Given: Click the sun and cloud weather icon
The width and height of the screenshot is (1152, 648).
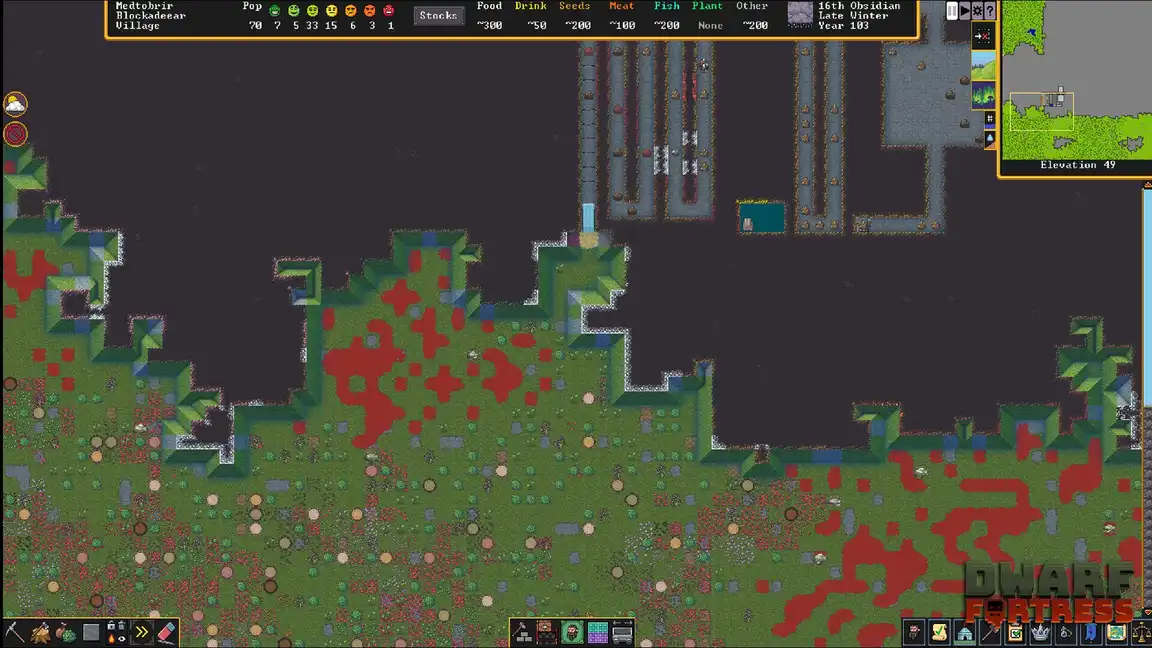Looking at the screenshot, I should [x=15, y=104].
